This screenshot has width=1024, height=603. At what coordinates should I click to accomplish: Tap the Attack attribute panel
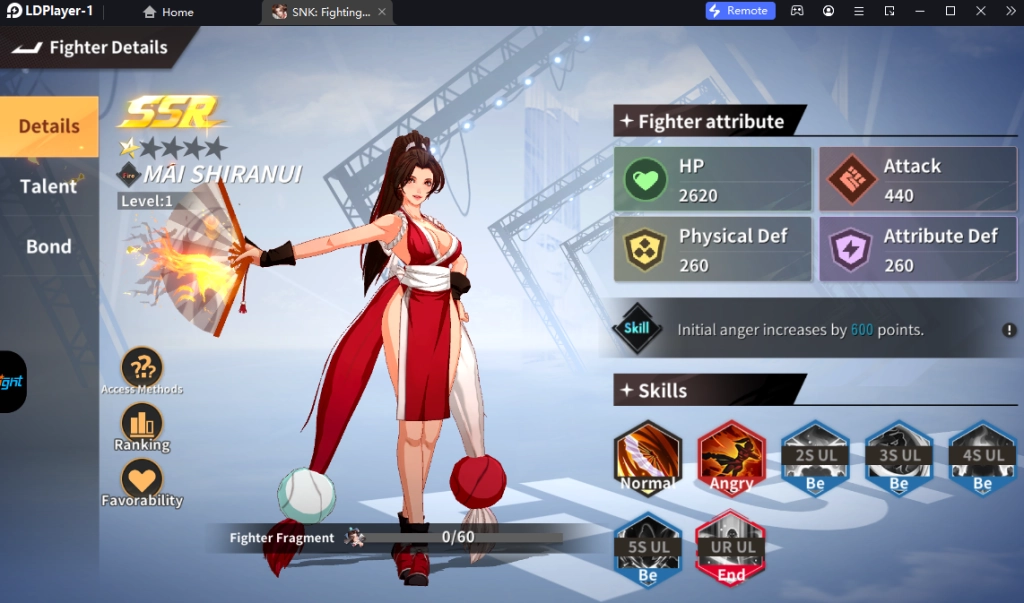point(917,180)
